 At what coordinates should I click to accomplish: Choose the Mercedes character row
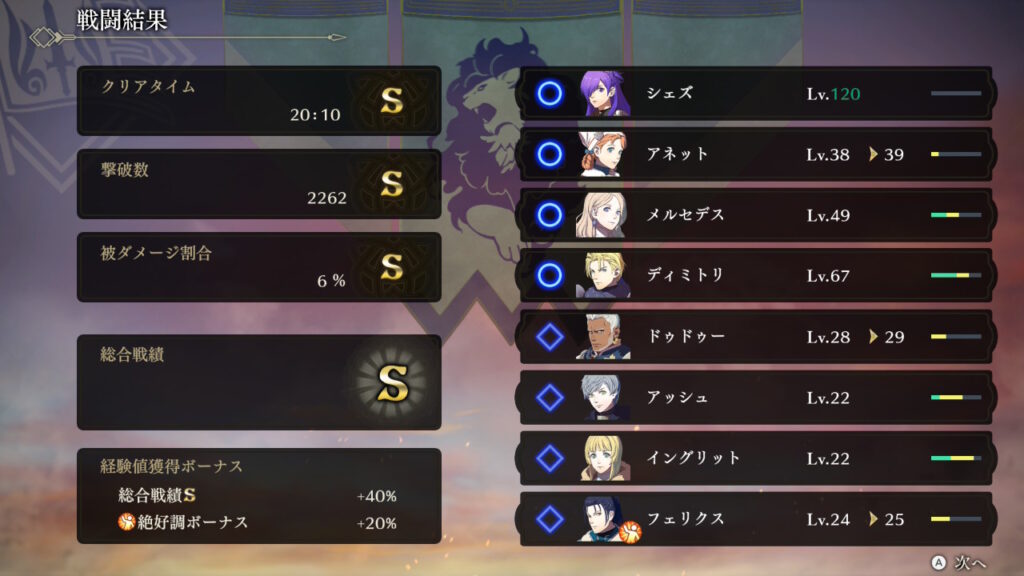[755, 215]
